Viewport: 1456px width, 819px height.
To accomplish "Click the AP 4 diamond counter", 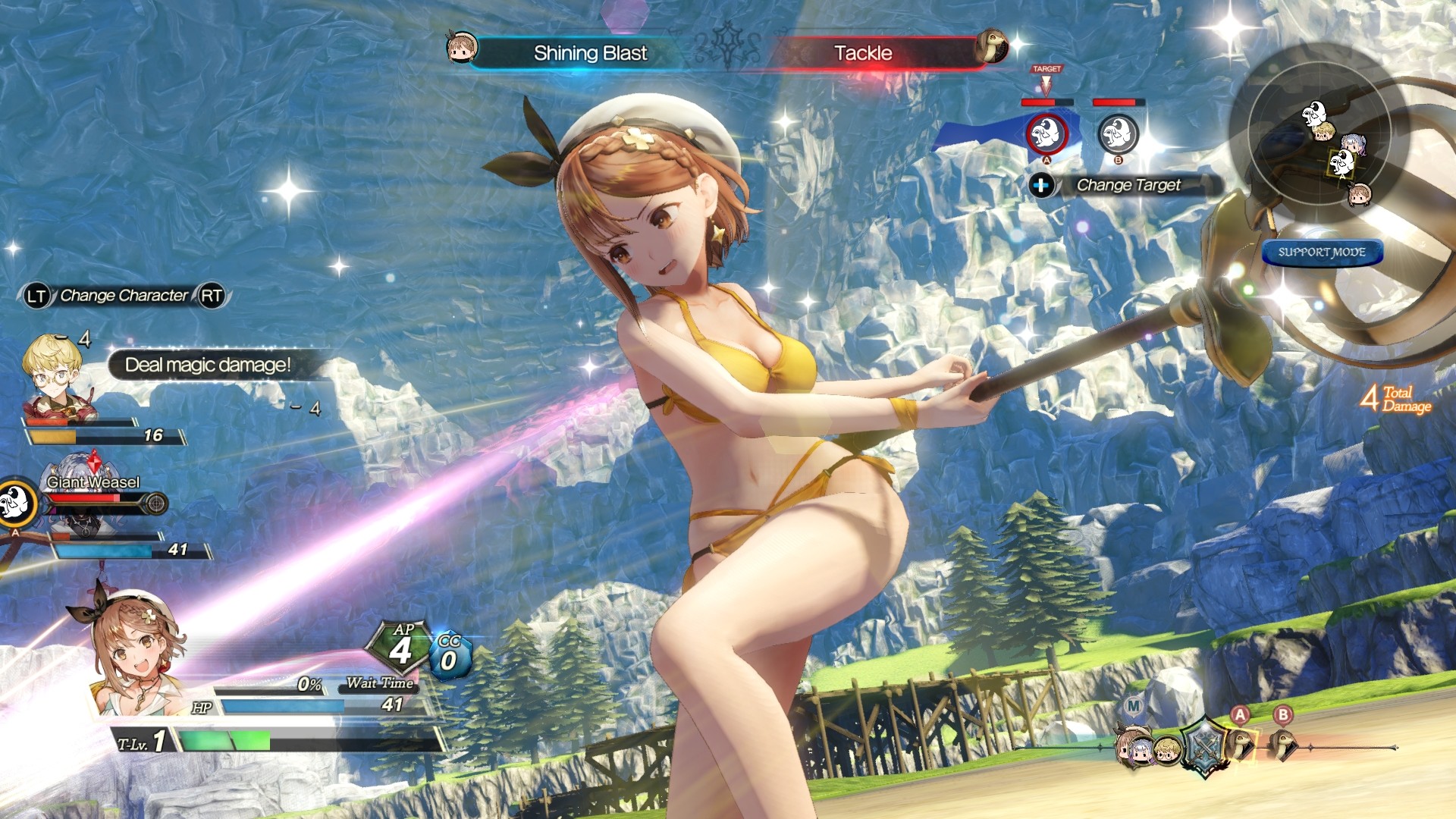I will click(x=400, y=647).
